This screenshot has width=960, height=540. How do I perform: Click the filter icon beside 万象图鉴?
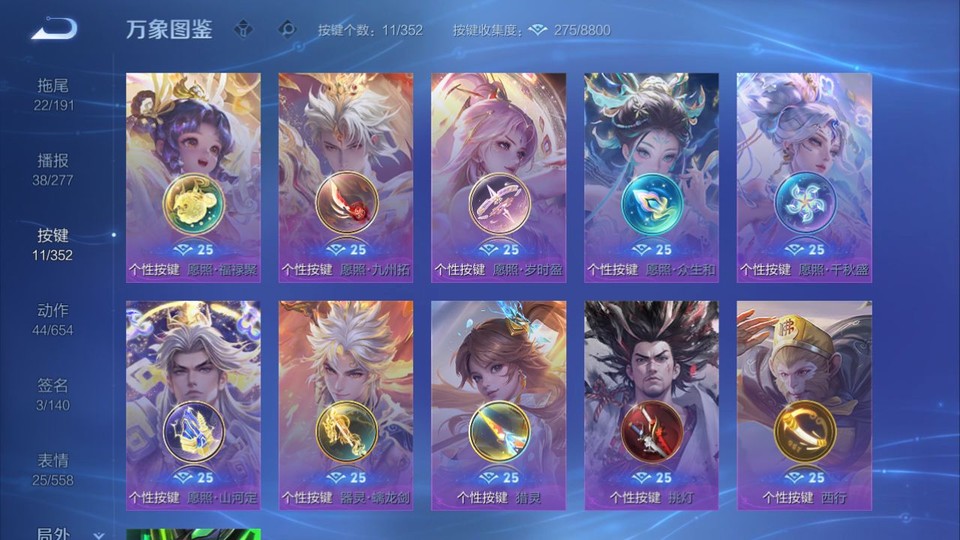click(x=243, y=29)
